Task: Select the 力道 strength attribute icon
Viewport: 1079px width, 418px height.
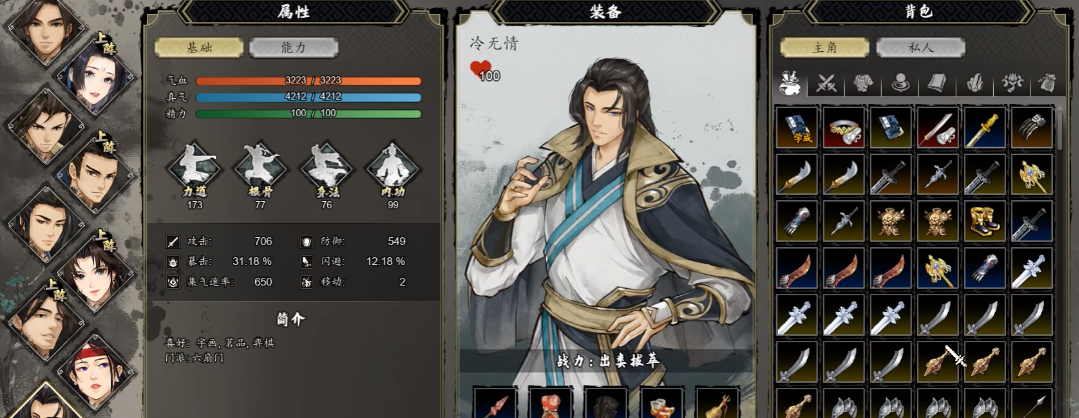Action: click(194, 170)
